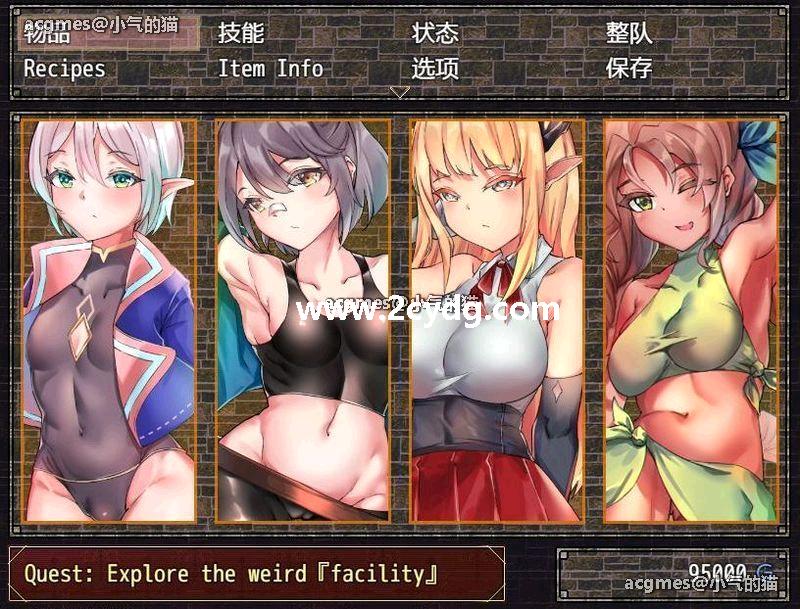Open the 物品 items menu
Screen dimensions: 800x609
tap(48, 33)
